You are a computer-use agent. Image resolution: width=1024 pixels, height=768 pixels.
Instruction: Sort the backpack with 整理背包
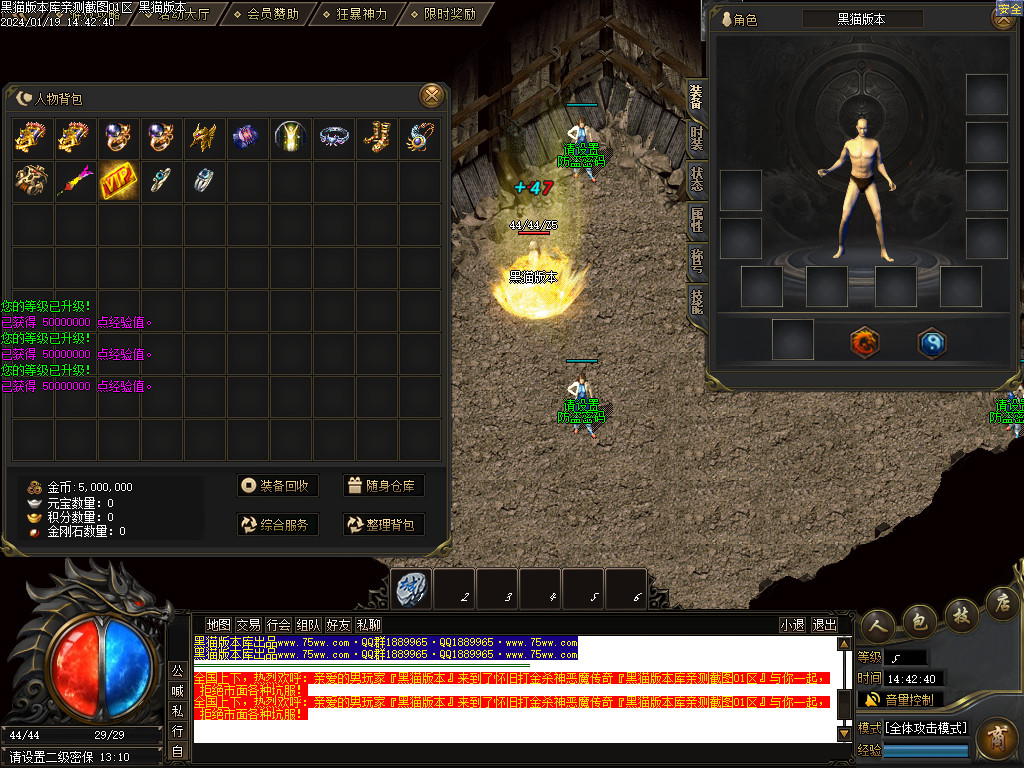[383, 524]
